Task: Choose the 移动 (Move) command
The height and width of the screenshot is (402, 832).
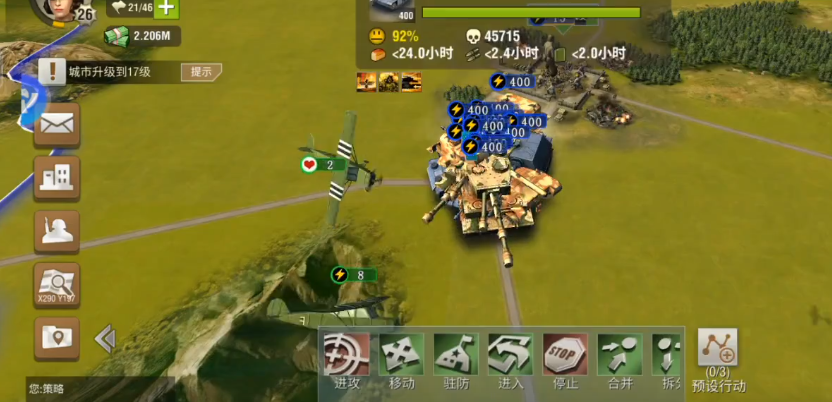Action: [x=401, y=356]
